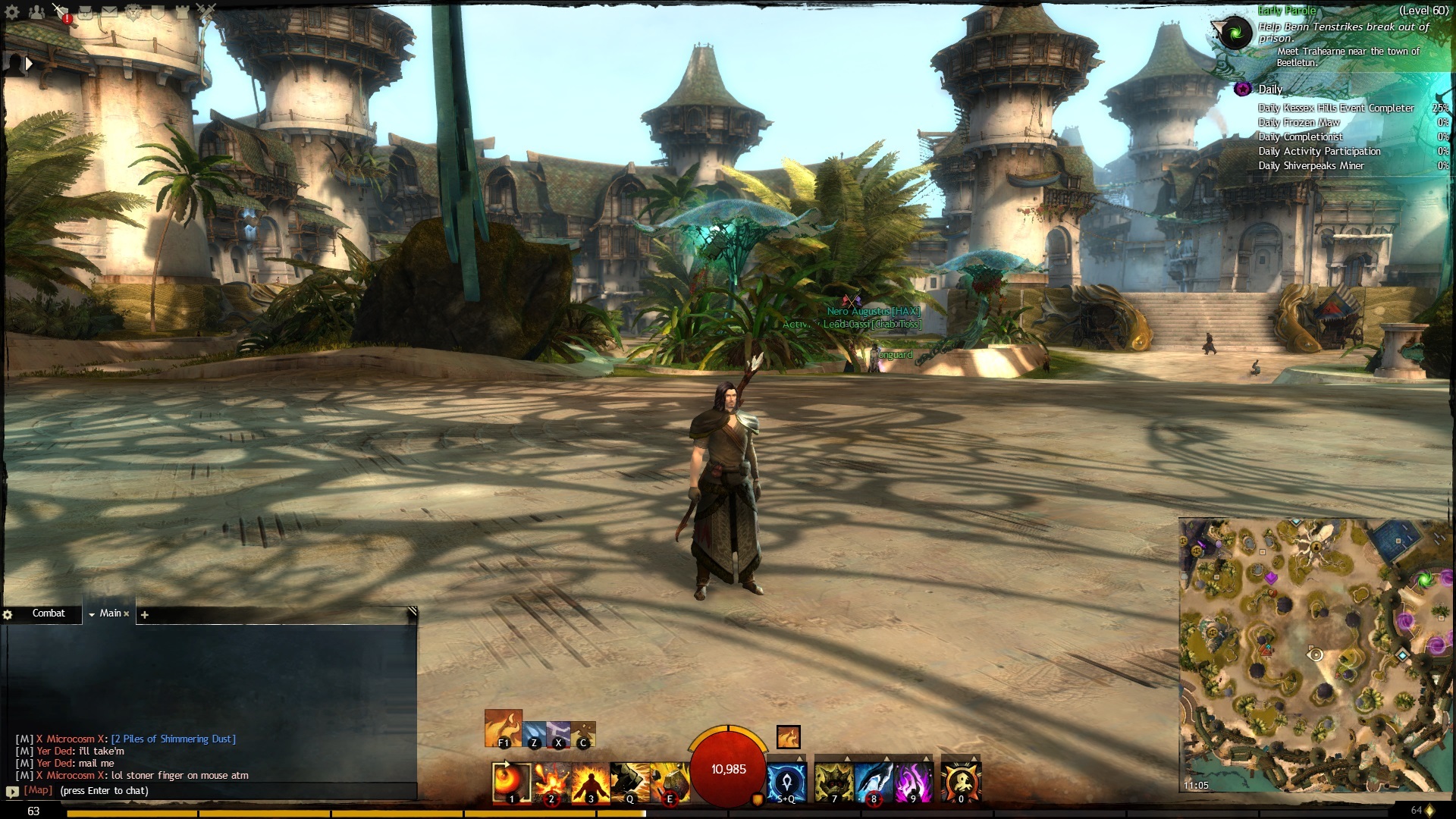Screen dimensions: 1456x819
Task: Close the Main chat tab
Action: (127, 613)
